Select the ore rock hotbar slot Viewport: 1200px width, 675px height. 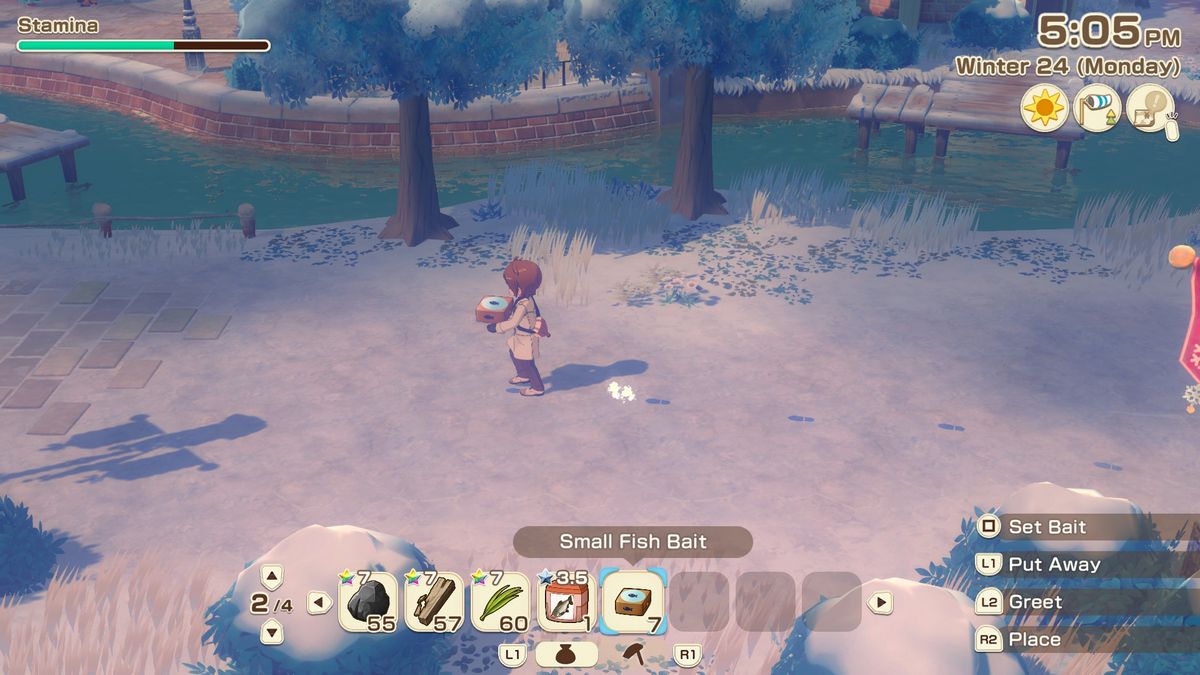click(x=367, y=602)
